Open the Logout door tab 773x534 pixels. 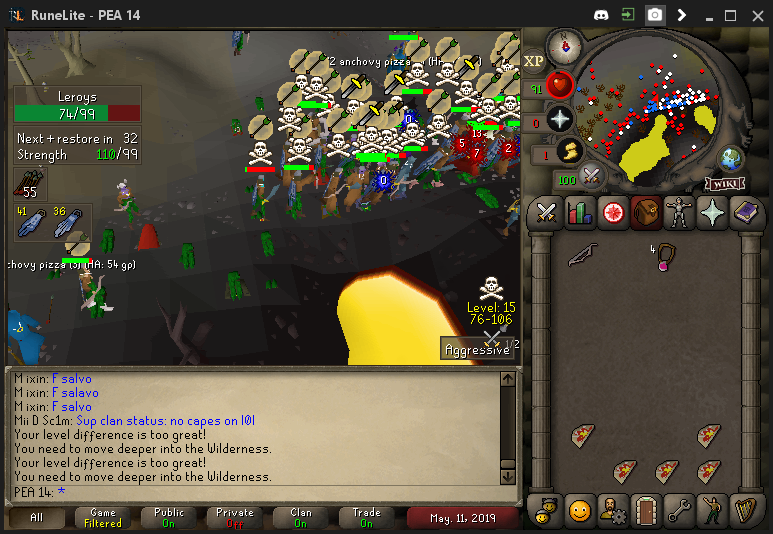645,511
